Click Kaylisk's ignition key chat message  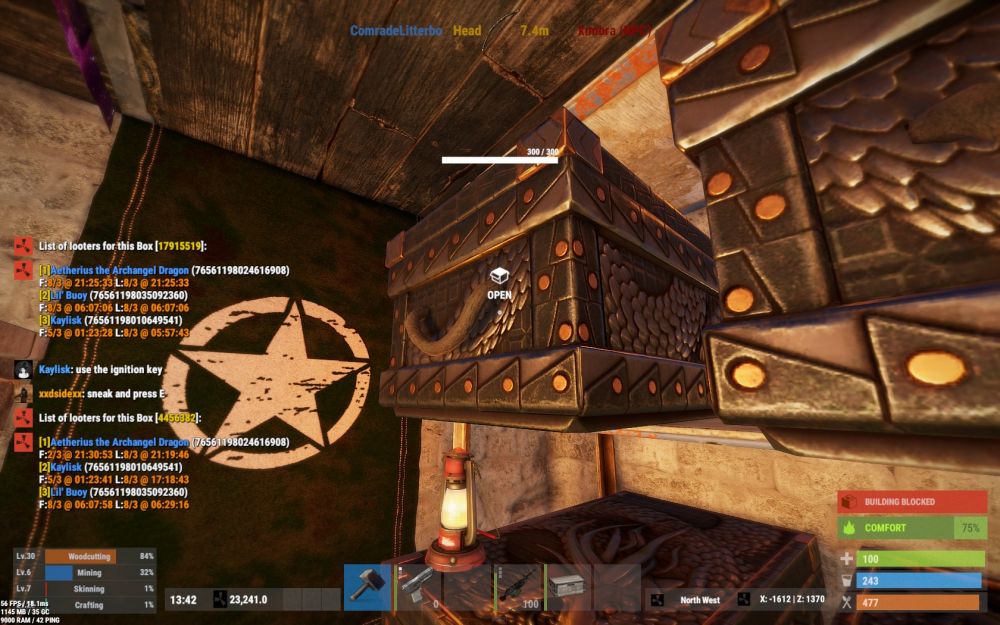point(100,369)
